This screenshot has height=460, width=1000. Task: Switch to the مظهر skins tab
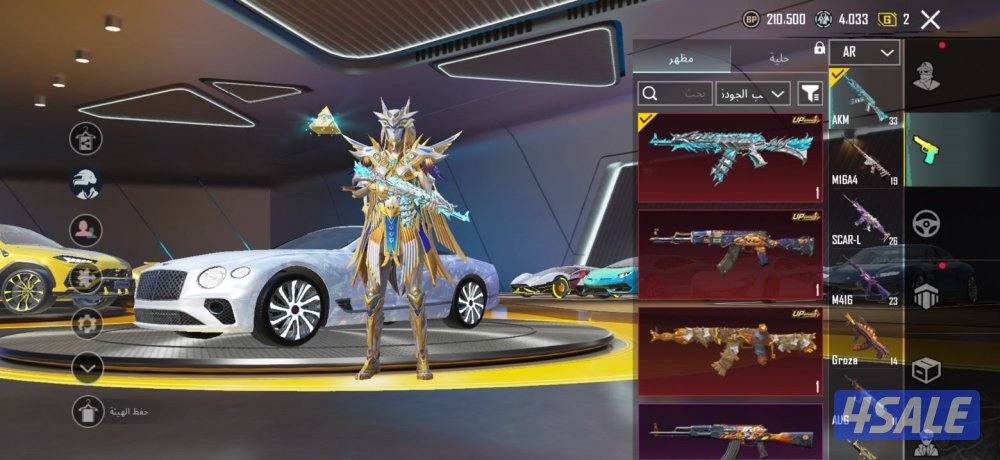[684, 59]
